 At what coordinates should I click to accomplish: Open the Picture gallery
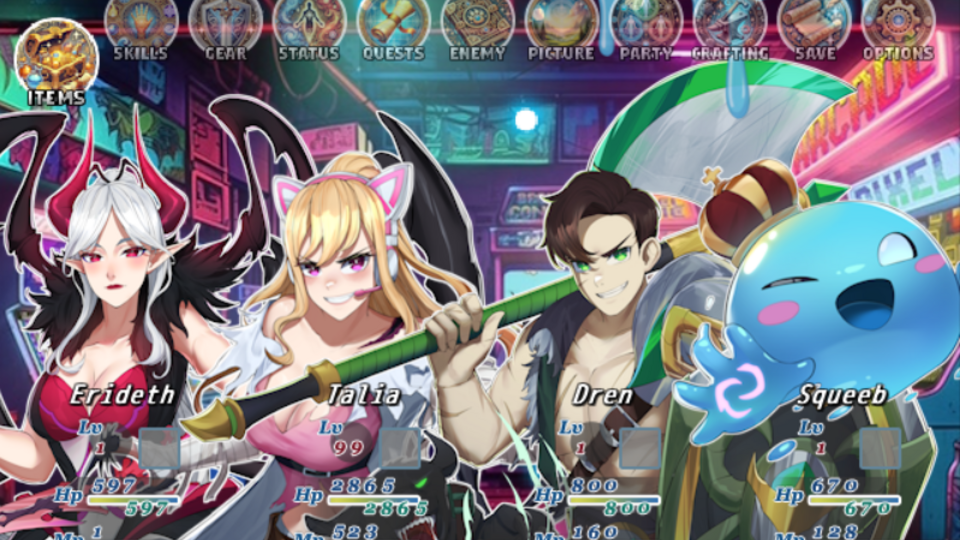(x=561, y=26)
